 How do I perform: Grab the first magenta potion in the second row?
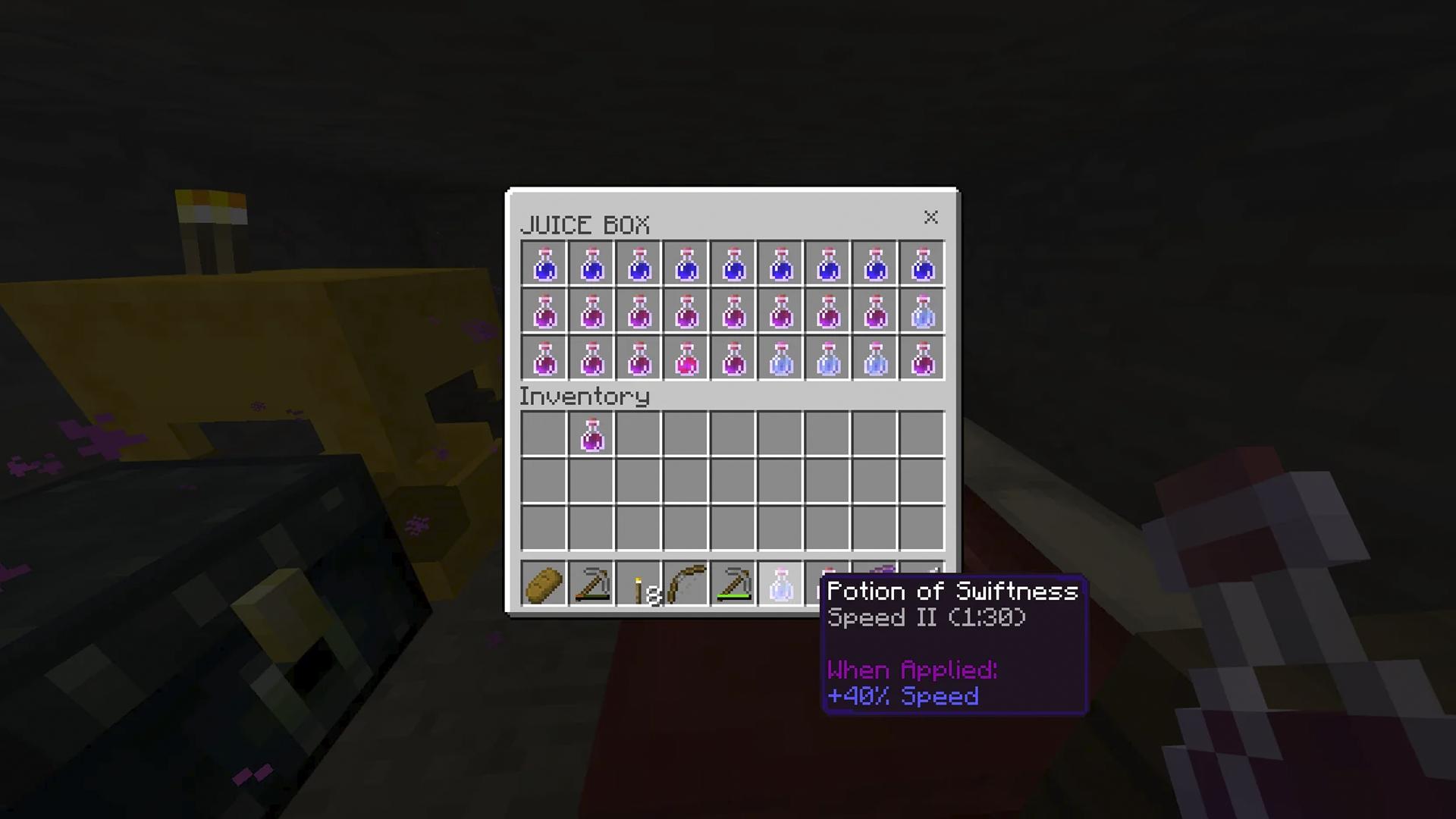click(544, 311)
